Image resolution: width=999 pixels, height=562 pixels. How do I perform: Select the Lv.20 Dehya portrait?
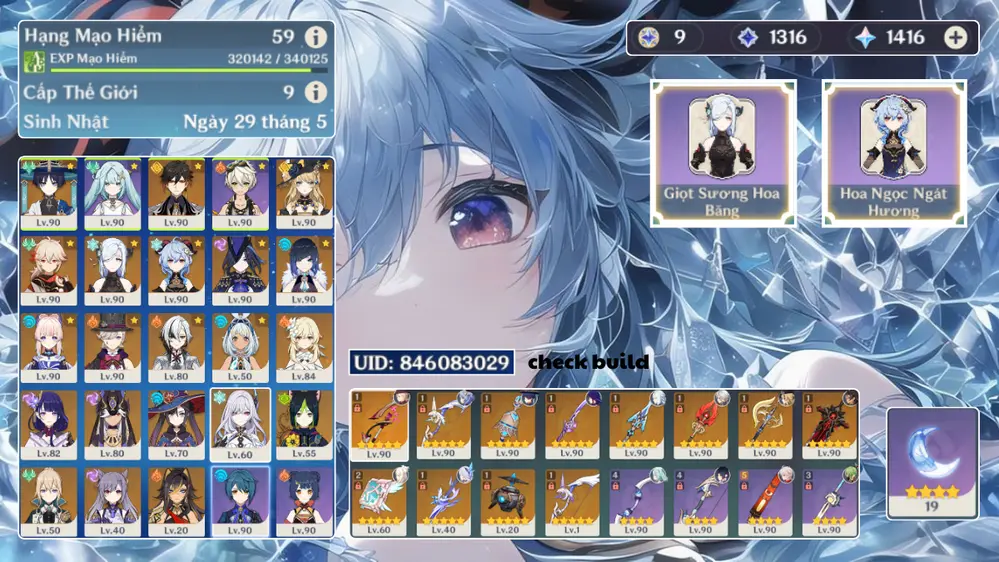pyautogui.click(x=176, y=502)
